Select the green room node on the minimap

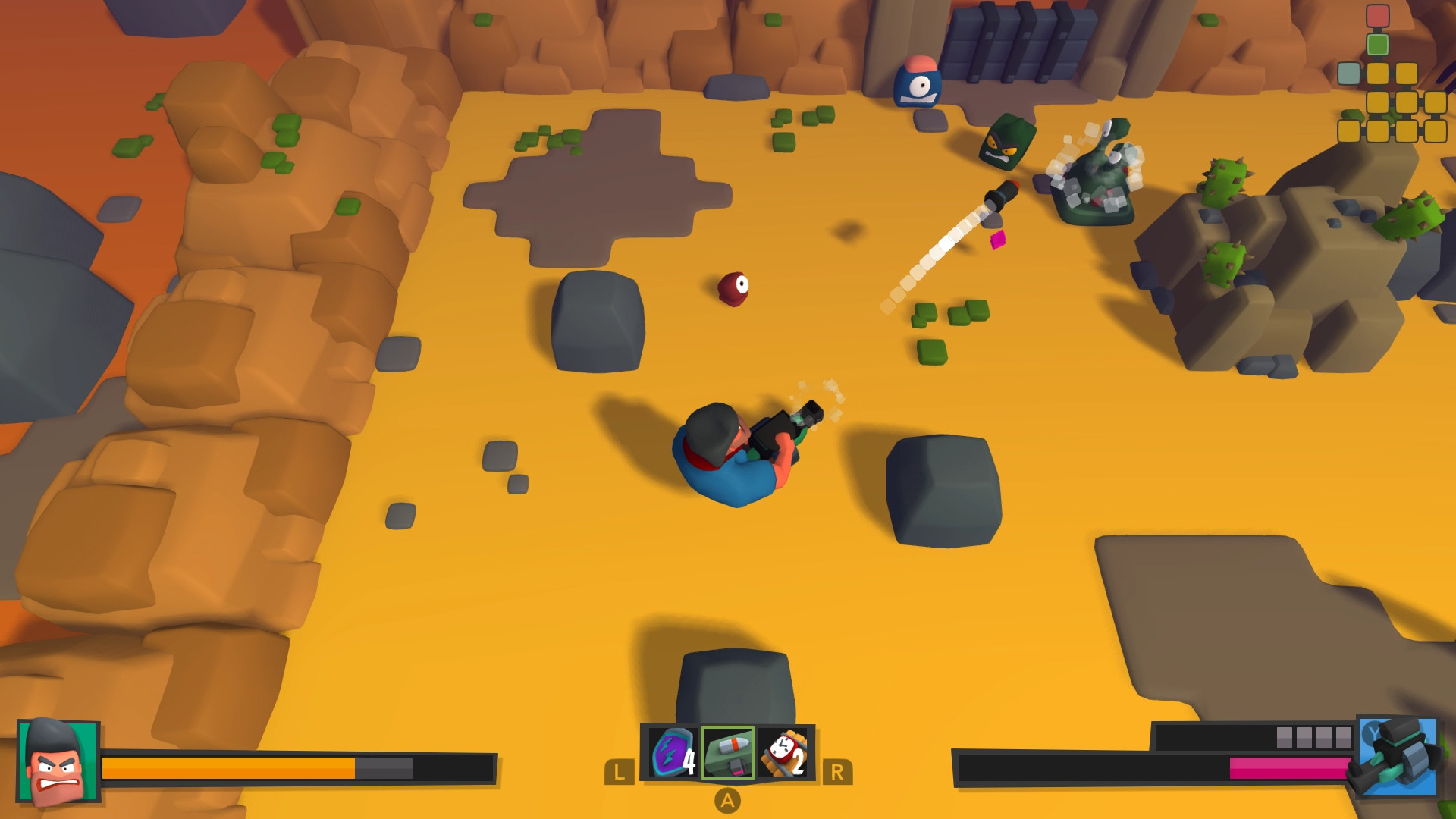[1377, 44]
